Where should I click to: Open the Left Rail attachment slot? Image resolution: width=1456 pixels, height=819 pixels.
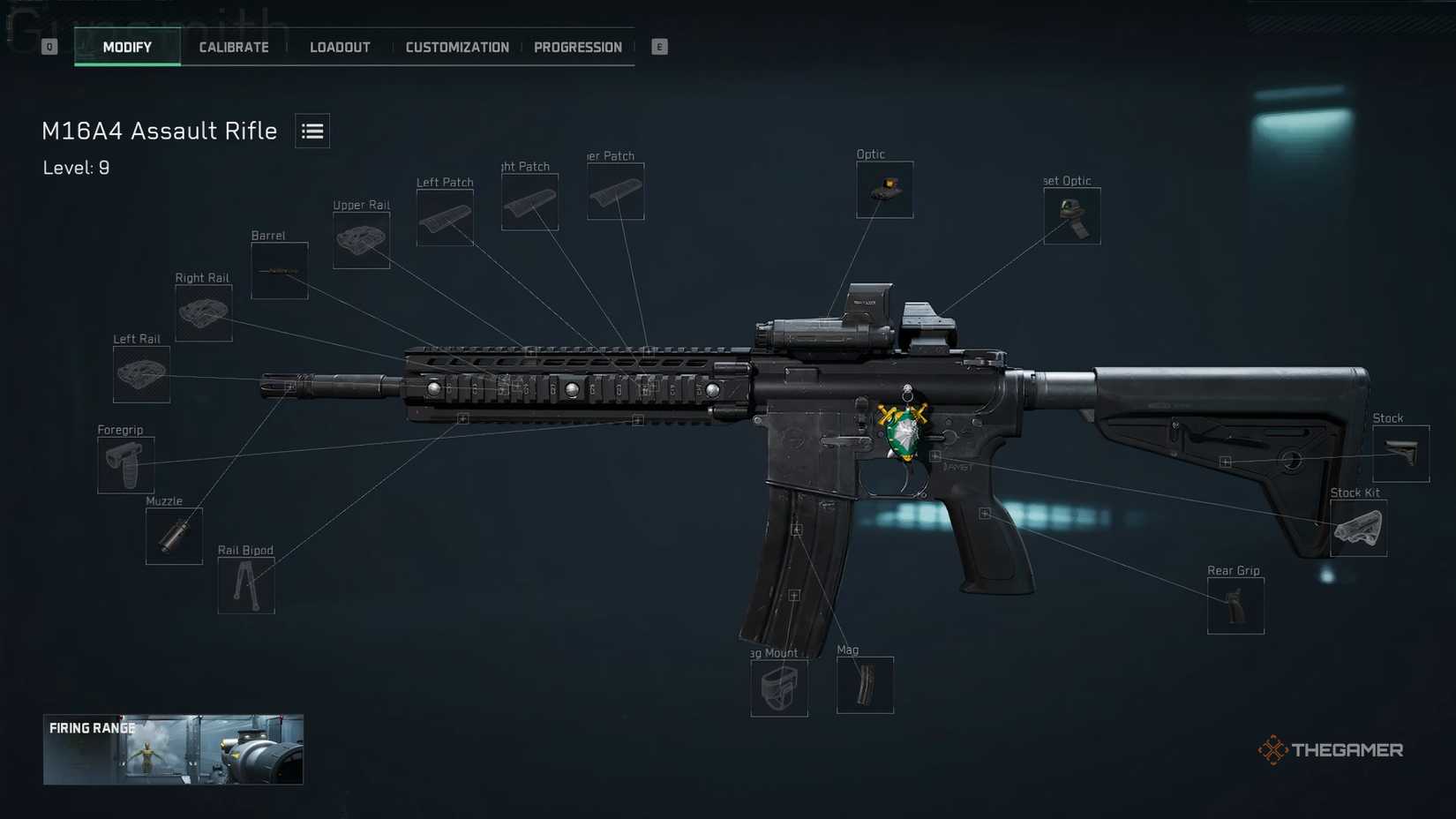[x=141, y=374]
